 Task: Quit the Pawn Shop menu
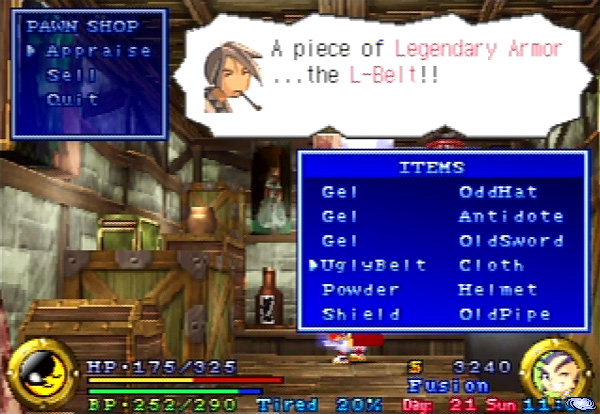pos(72,99)
